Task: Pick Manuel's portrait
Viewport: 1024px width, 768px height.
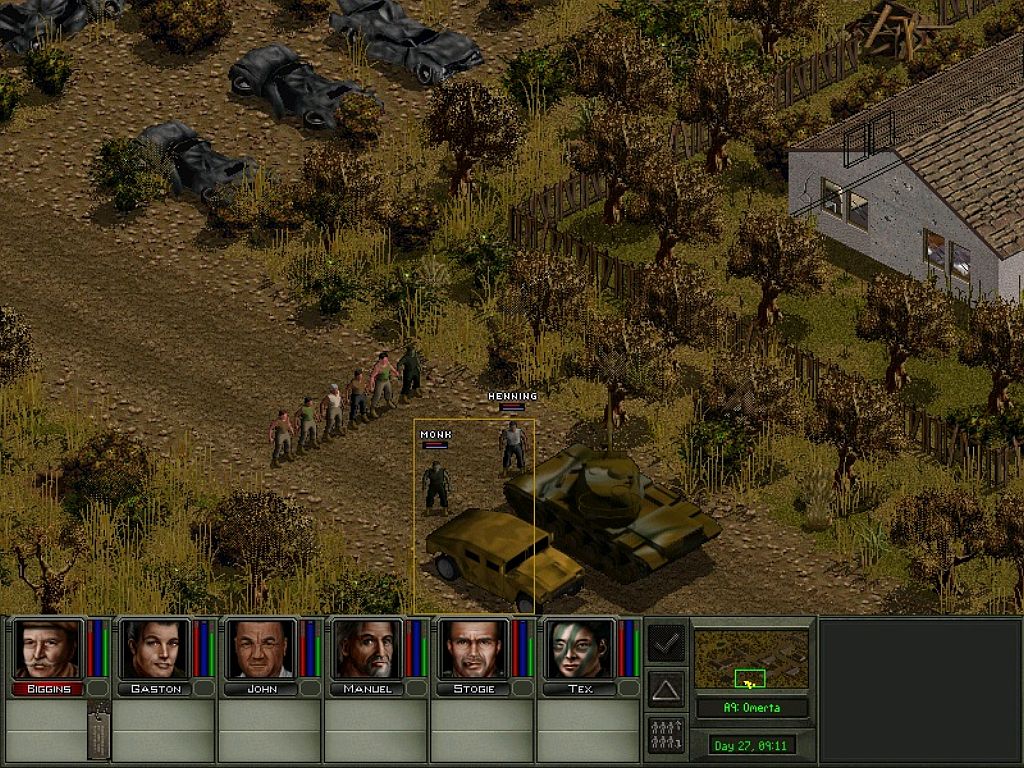Action: coord(367,649)
